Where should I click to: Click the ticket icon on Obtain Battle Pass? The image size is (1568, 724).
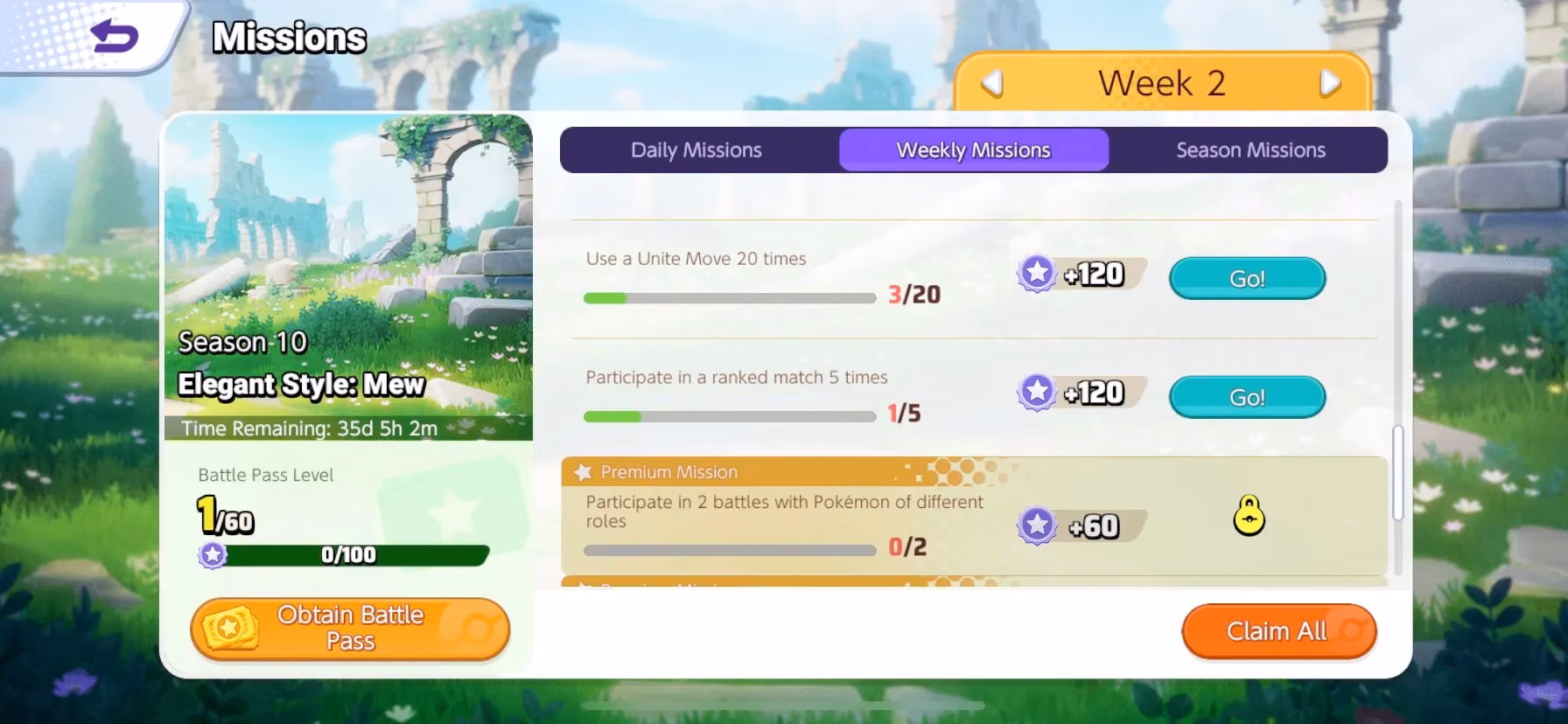coord(229,629)
